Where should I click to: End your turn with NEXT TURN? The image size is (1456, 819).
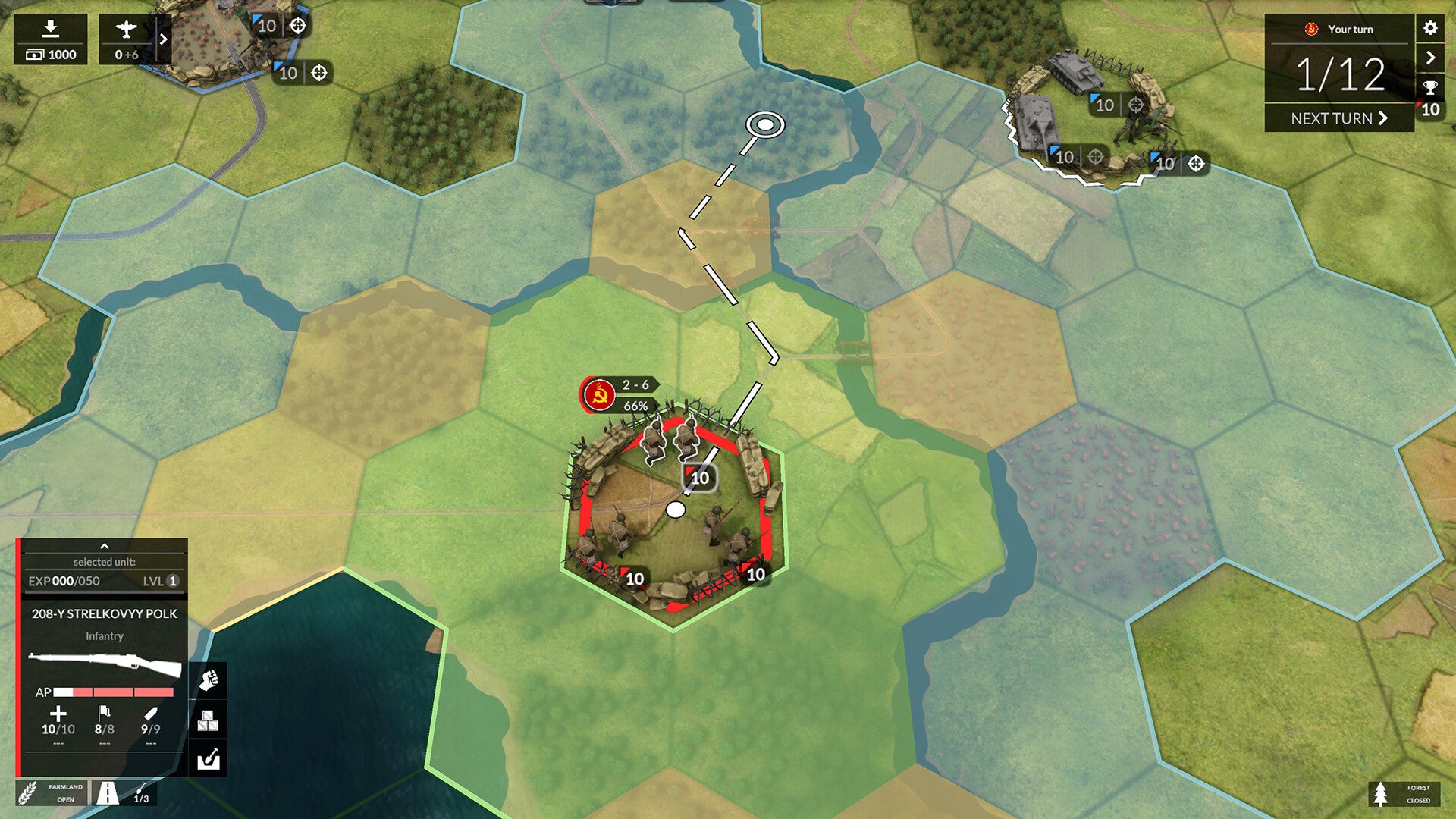click(x=1338, y=118)
